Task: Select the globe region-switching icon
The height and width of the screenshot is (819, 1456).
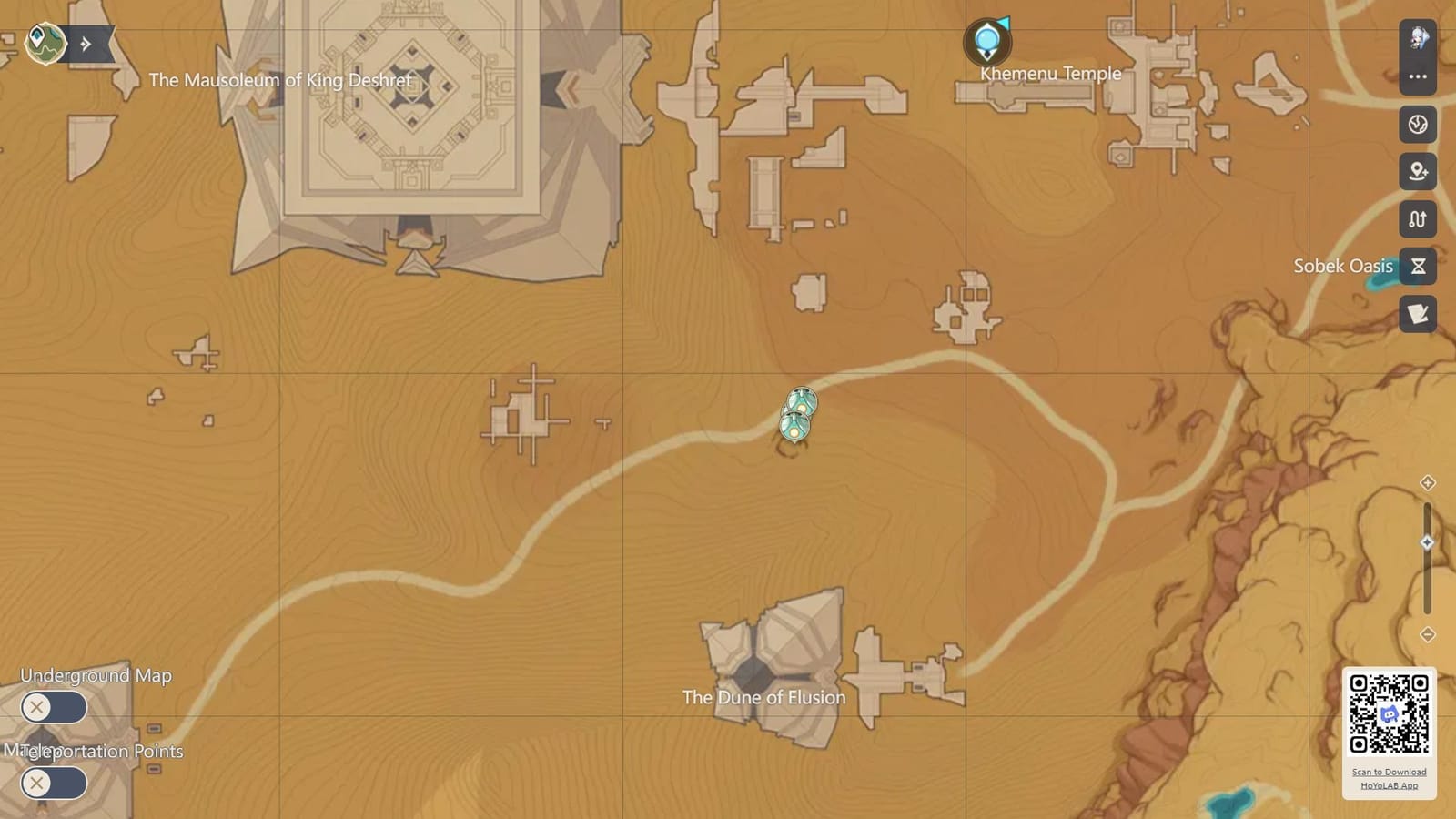Action: point(1417,125)
